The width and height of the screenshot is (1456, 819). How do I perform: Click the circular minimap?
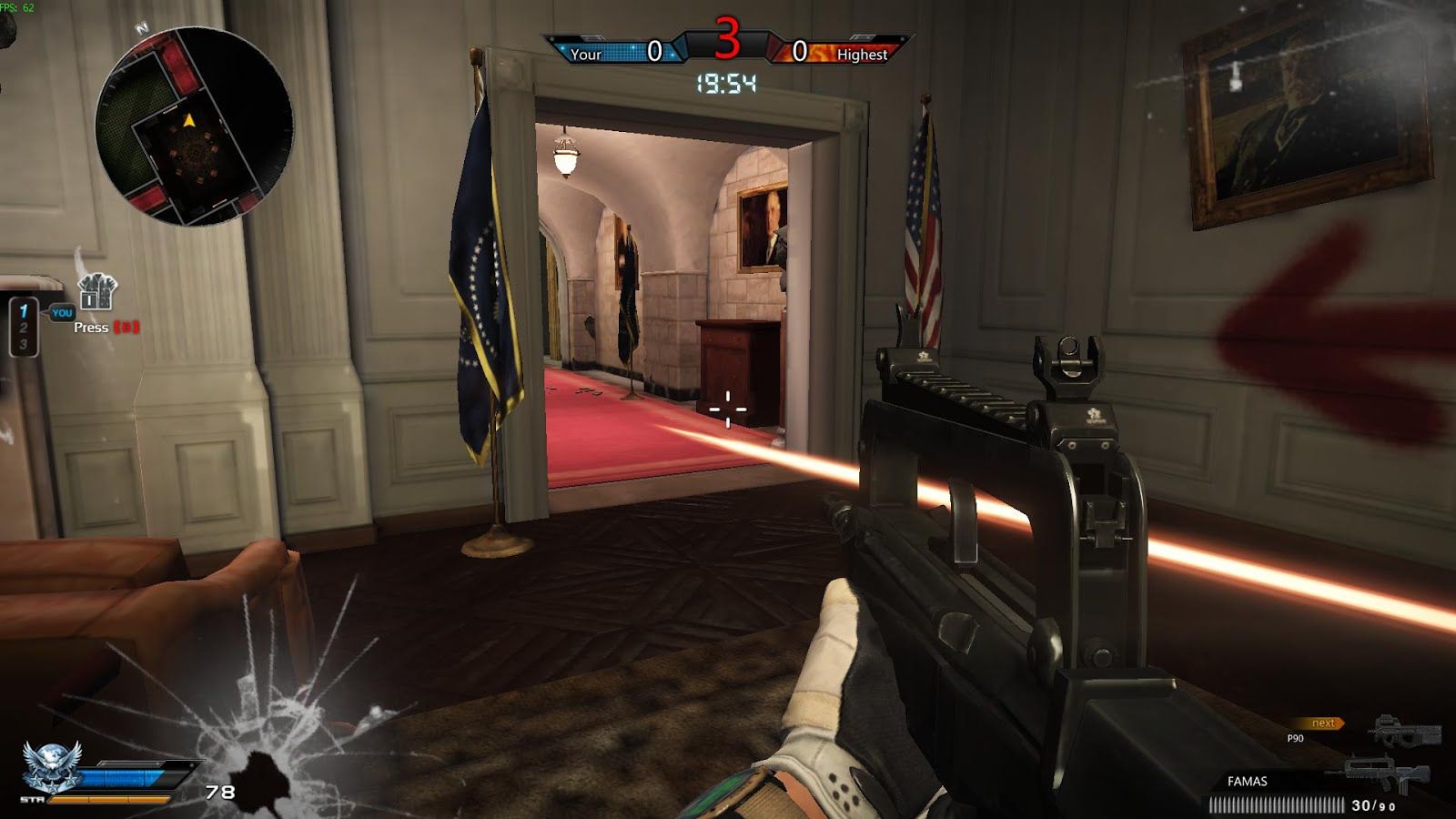coord(194,126)
